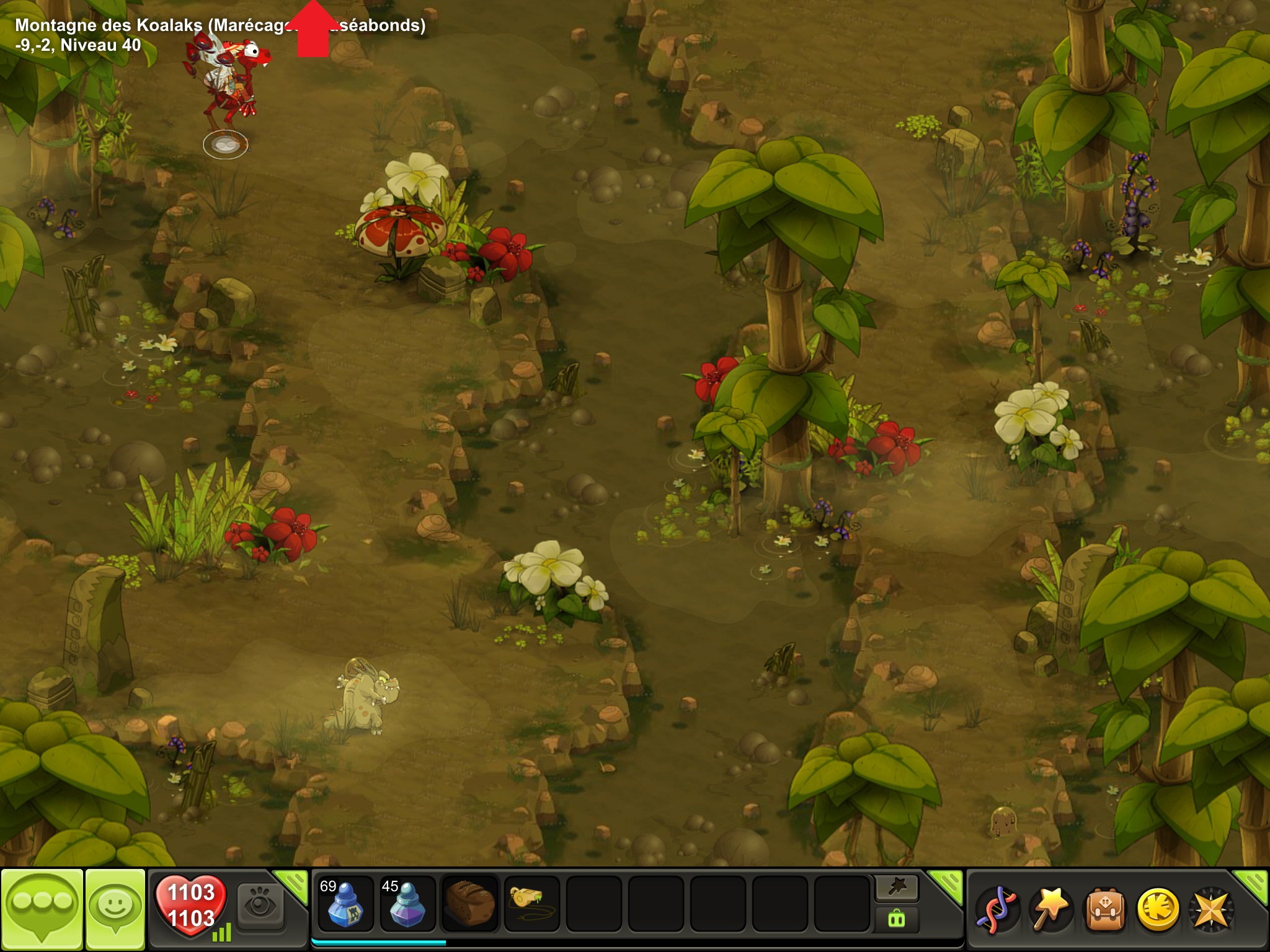Open the world map compass icon
1270x952 pixels.
[1210, 909]
